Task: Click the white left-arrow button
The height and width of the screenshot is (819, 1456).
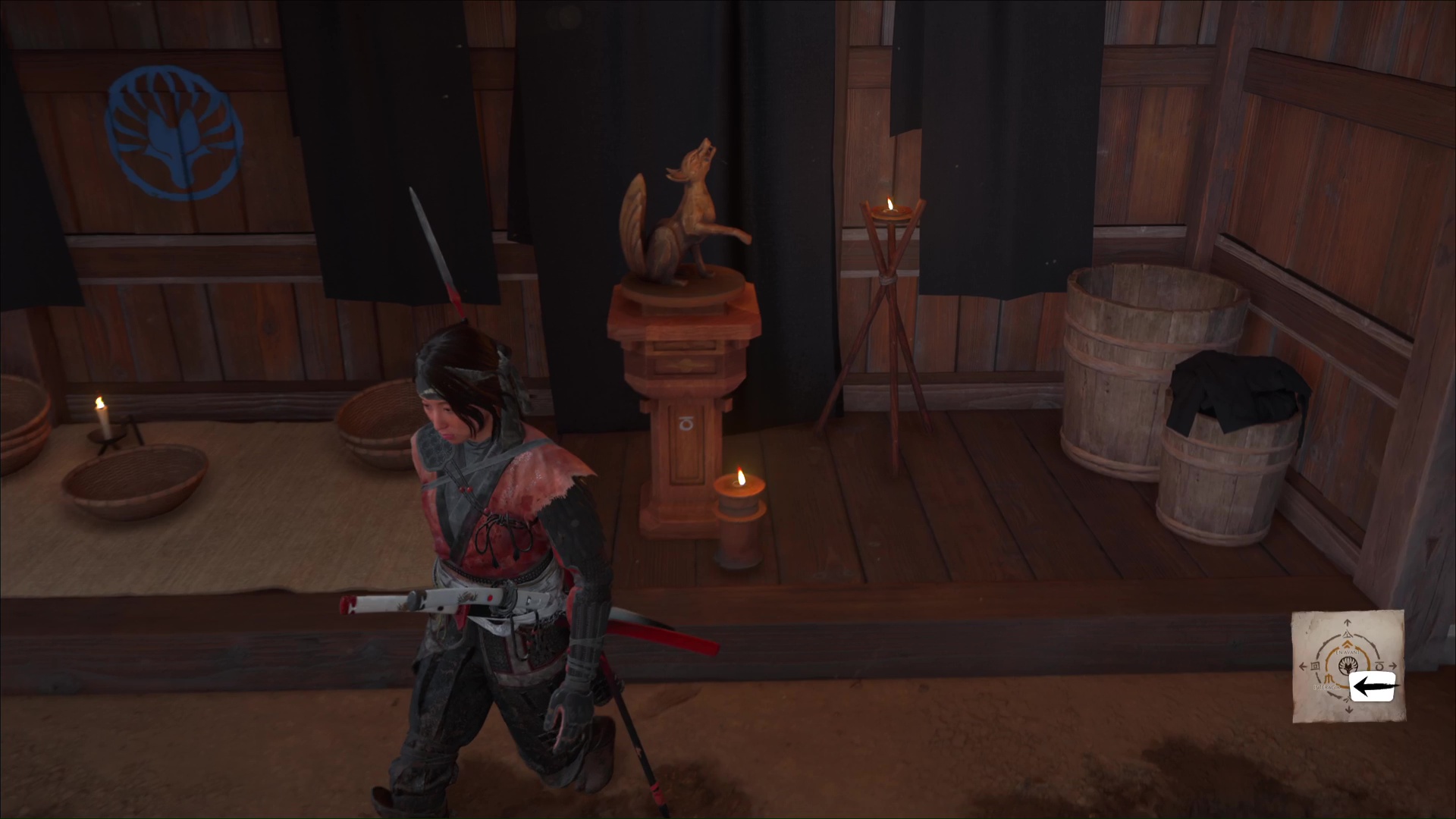Action: coord(1373,687)
